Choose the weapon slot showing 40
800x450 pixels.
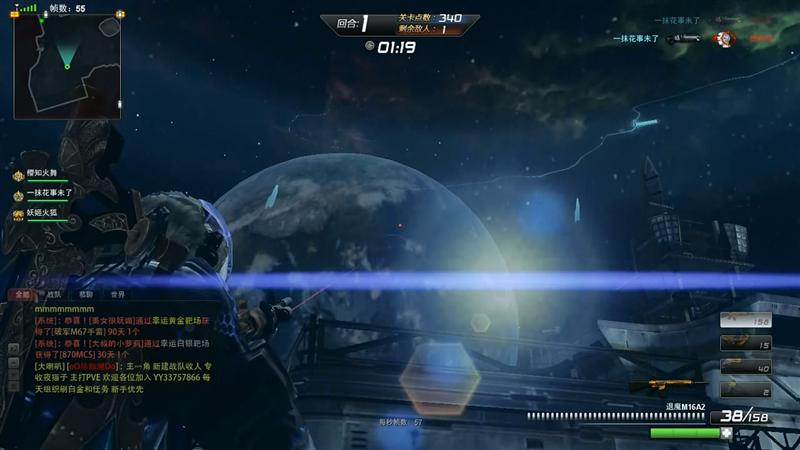[745, 368]
